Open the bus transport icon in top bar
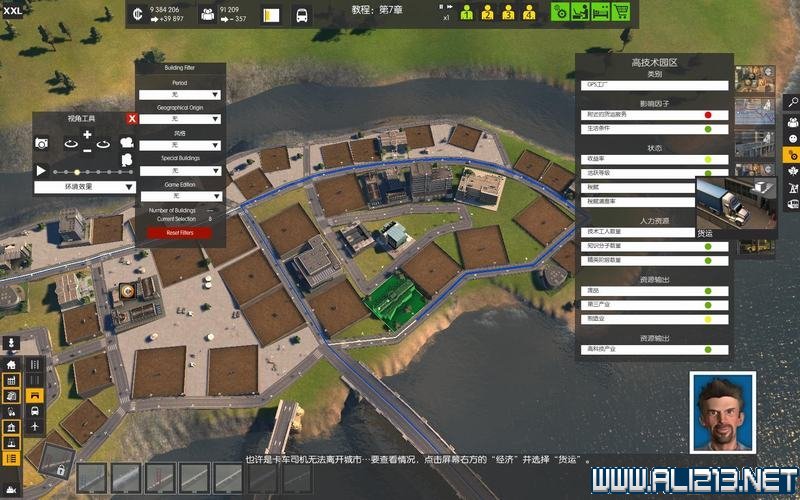The height and width of the screenshot is (500, 800). [x=302, y=15]
